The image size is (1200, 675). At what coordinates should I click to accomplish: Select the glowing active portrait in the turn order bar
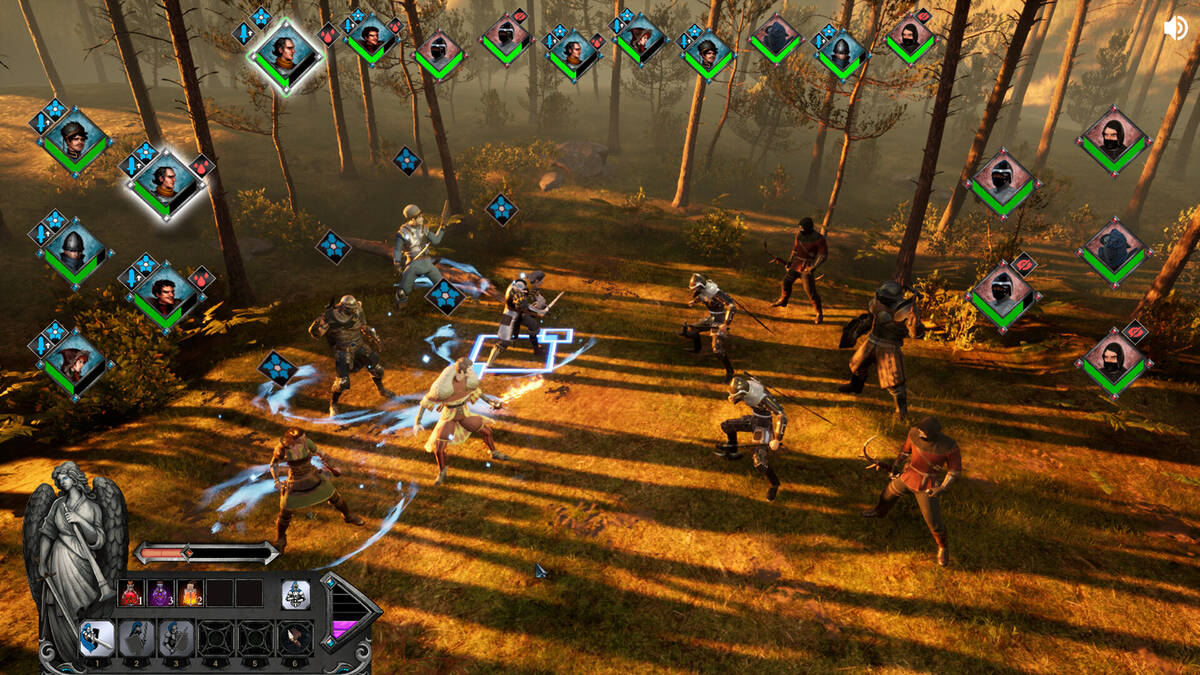(x=285, y=54)
